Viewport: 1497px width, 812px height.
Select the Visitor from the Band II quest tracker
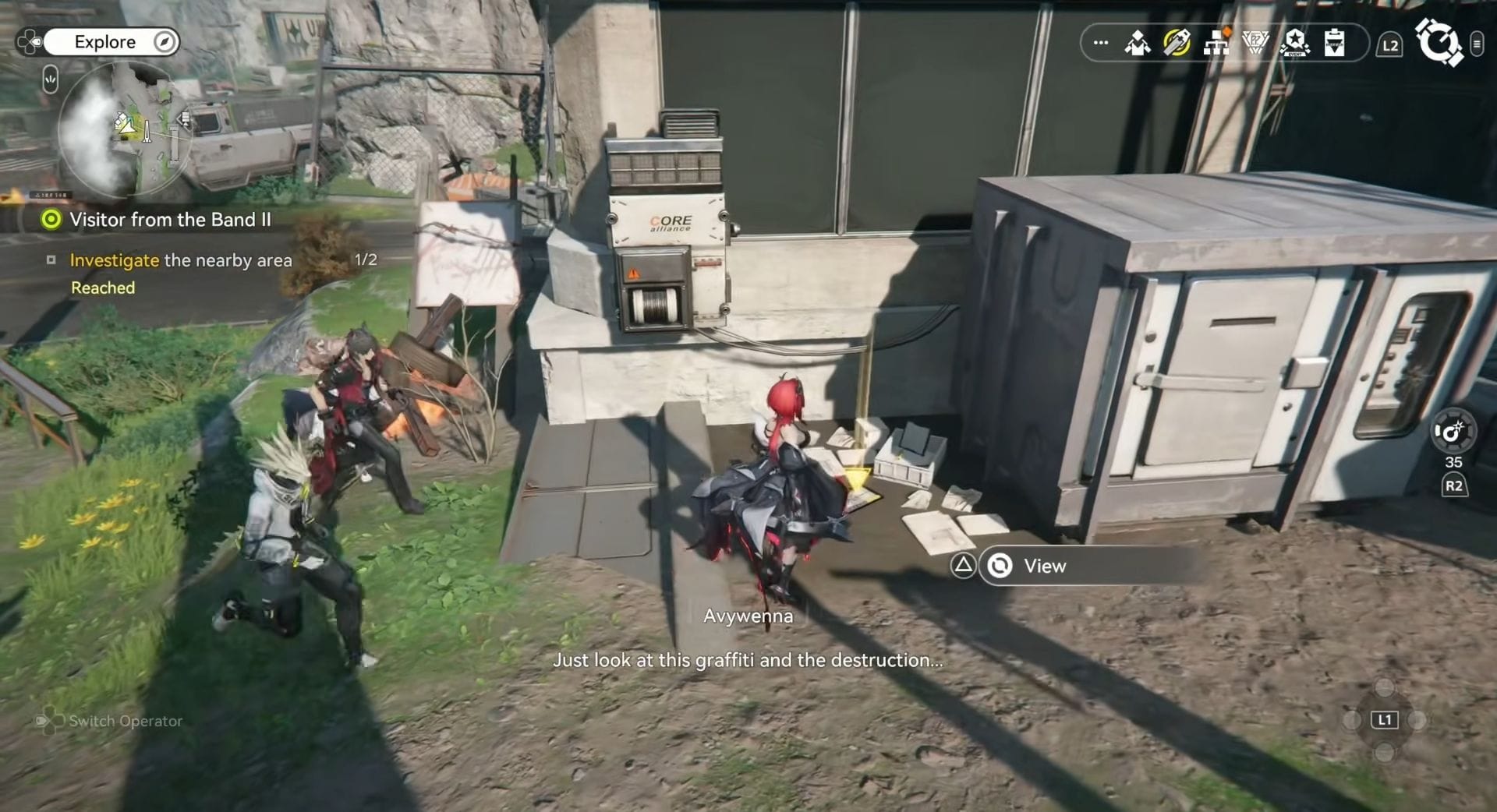pos(170,220)
